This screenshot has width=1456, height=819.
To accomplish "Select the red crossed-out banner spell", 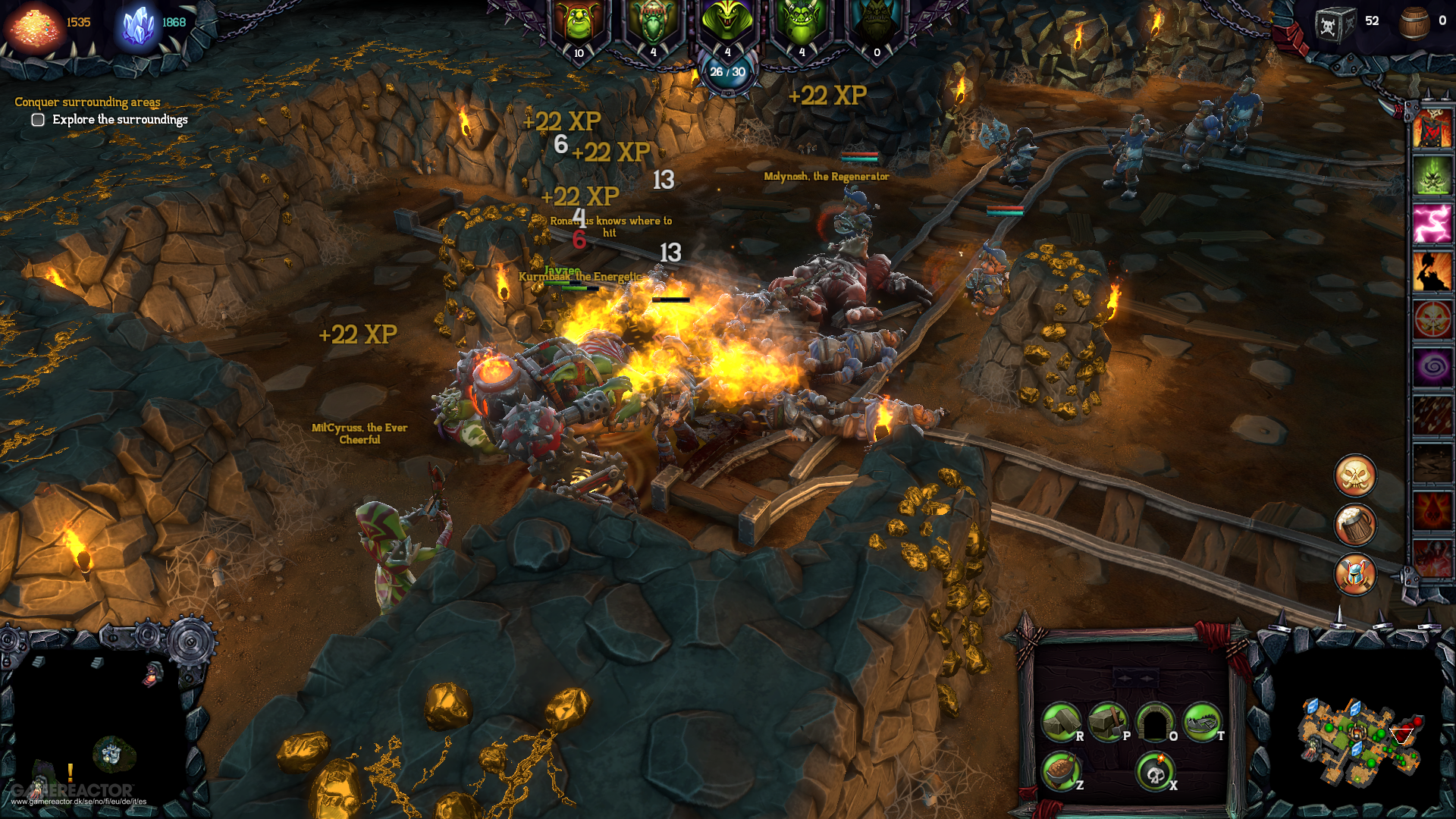I will tap(1432, 129).
